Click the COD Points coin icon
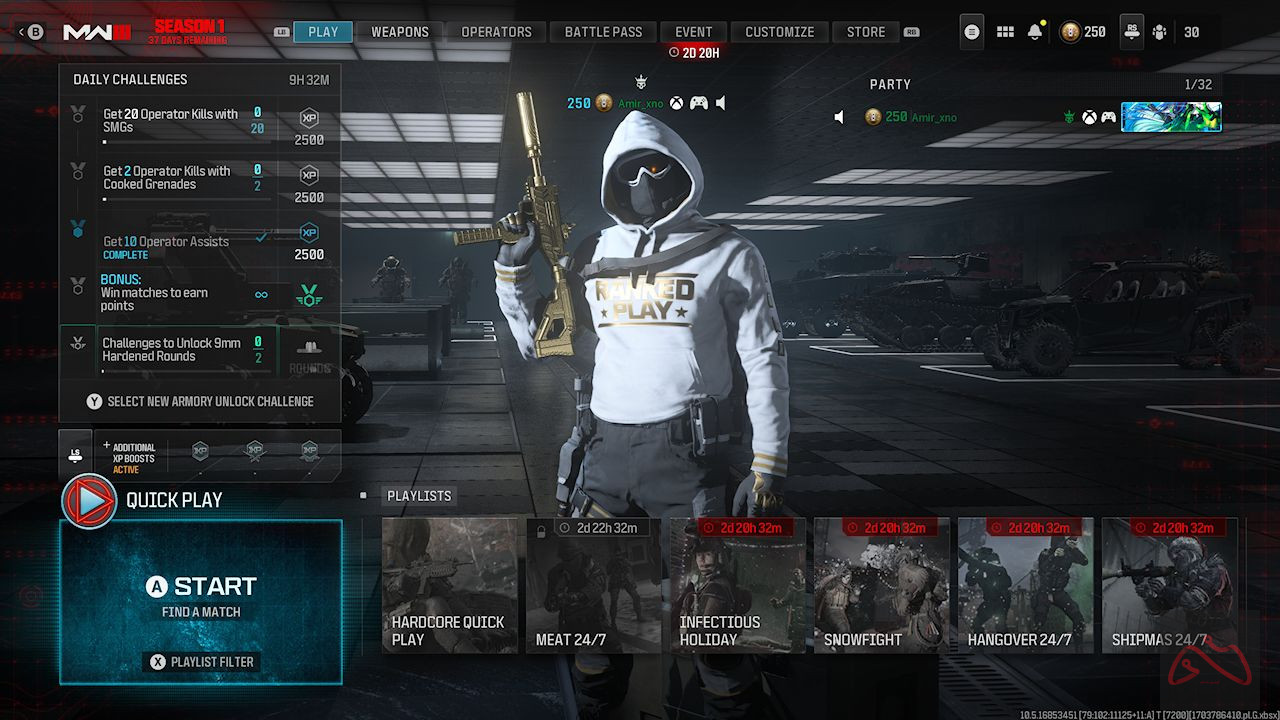The width and height of the screenshot is (1280, 720). click(x=1069, y=31)
